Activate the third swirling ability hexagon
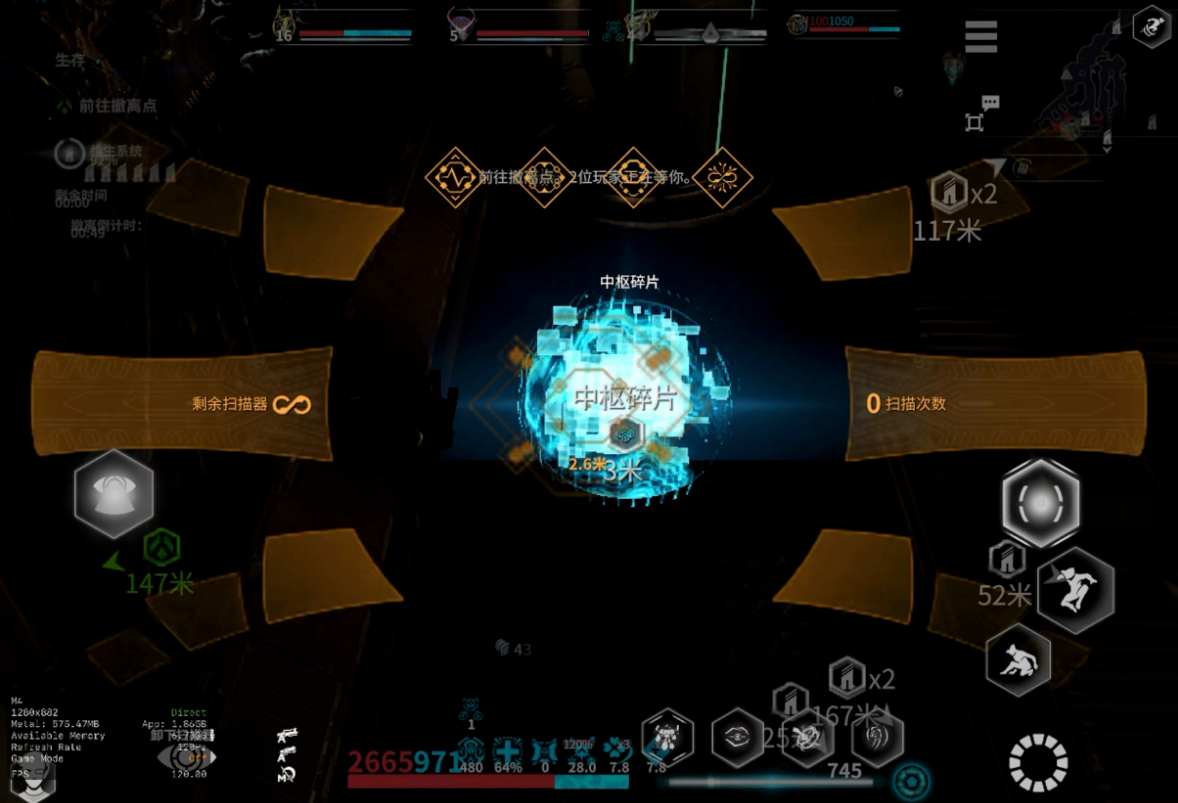 pyautogui.click(x=807, y=738)
